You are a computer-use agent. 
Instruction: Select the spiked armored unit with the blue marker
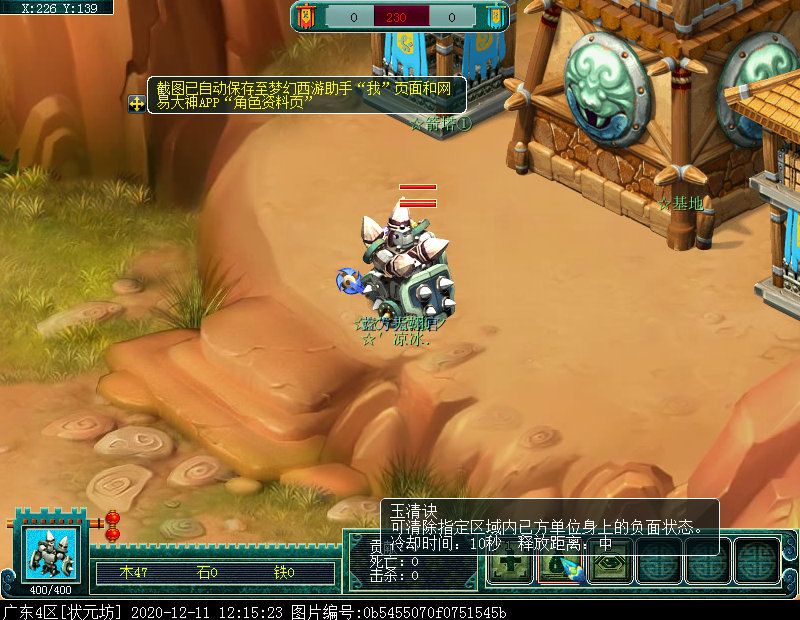click(400, 265)
